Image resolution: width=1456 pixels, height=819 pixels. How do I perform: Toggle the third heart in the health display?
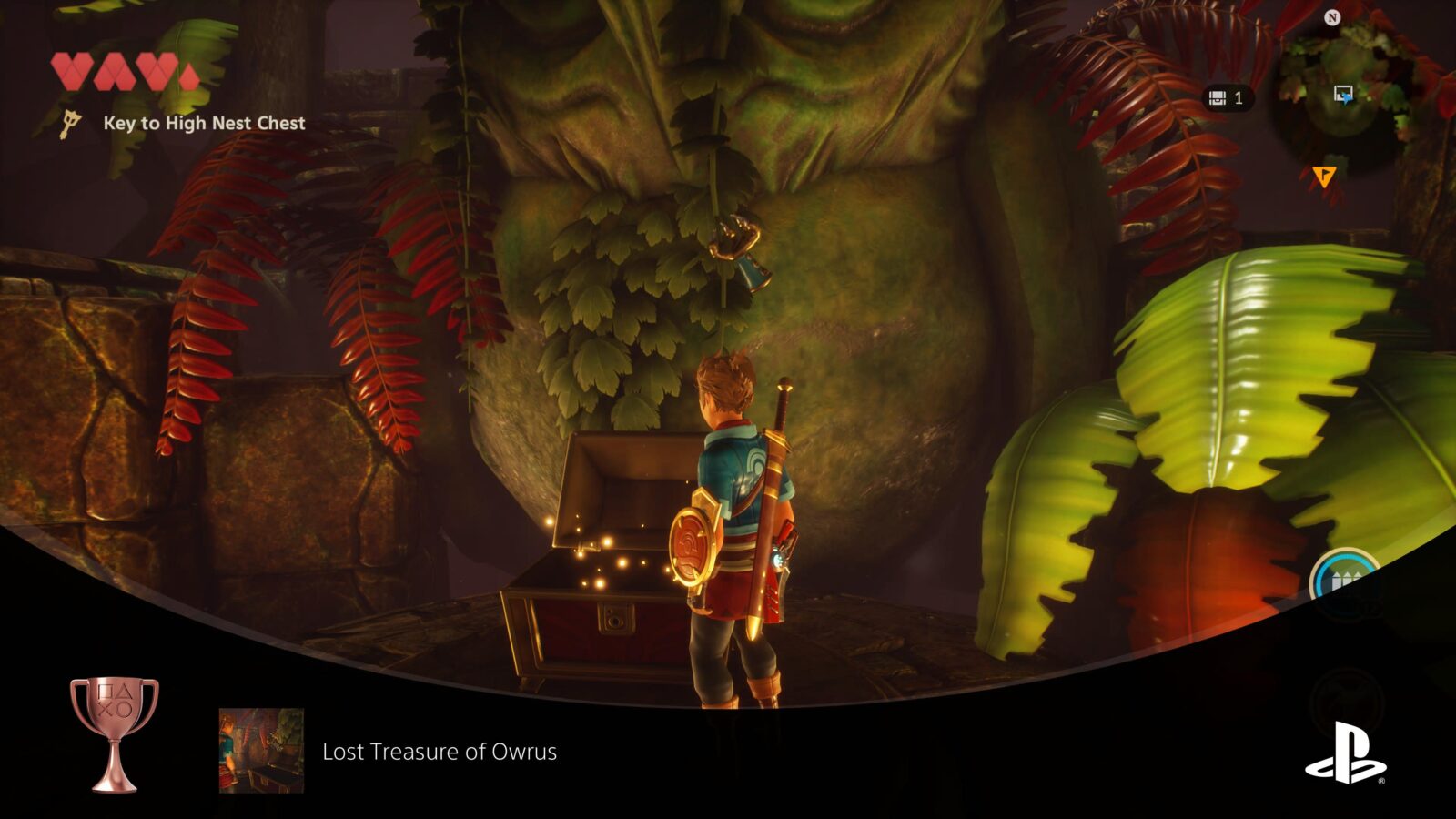pos(157,71)
